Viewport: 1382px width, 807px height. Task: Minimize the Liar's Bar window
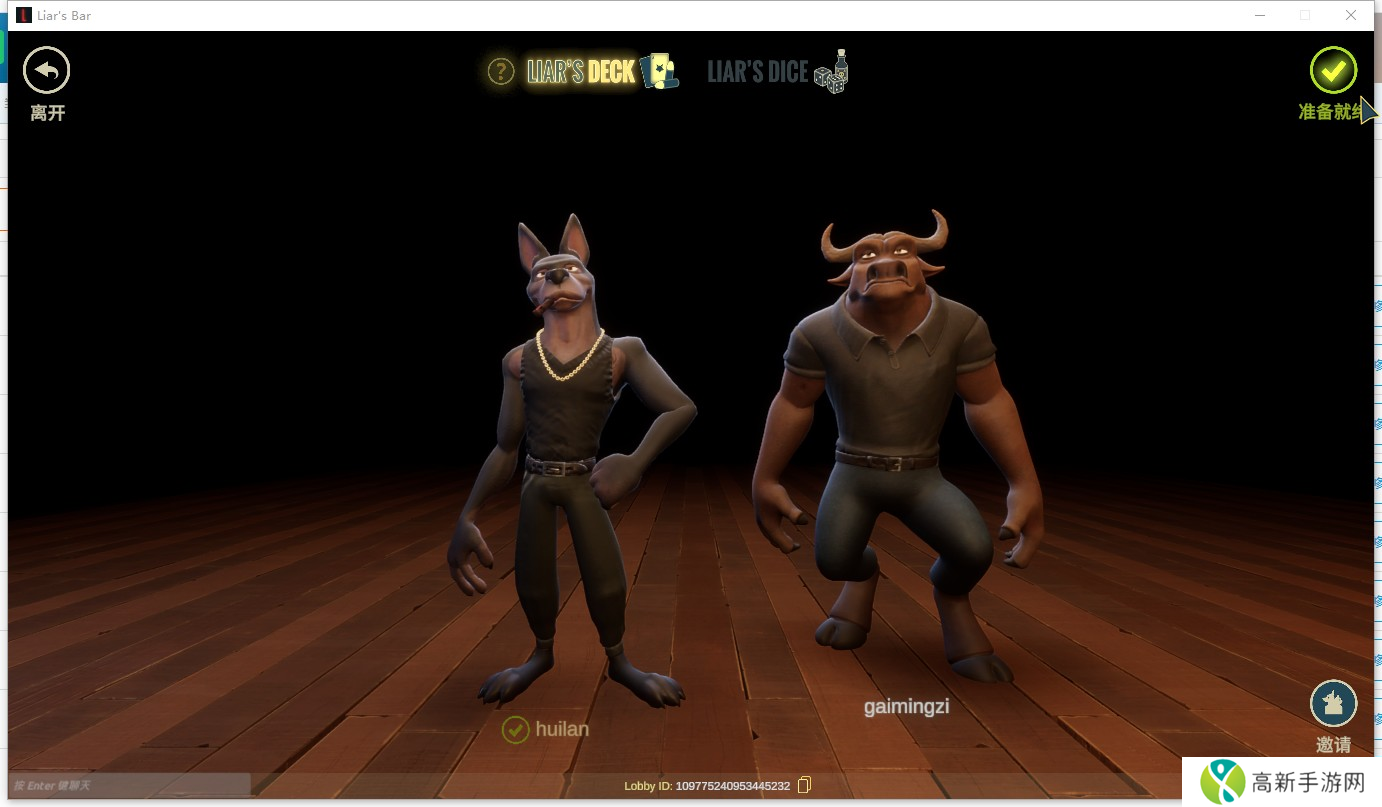point(1259,15)
